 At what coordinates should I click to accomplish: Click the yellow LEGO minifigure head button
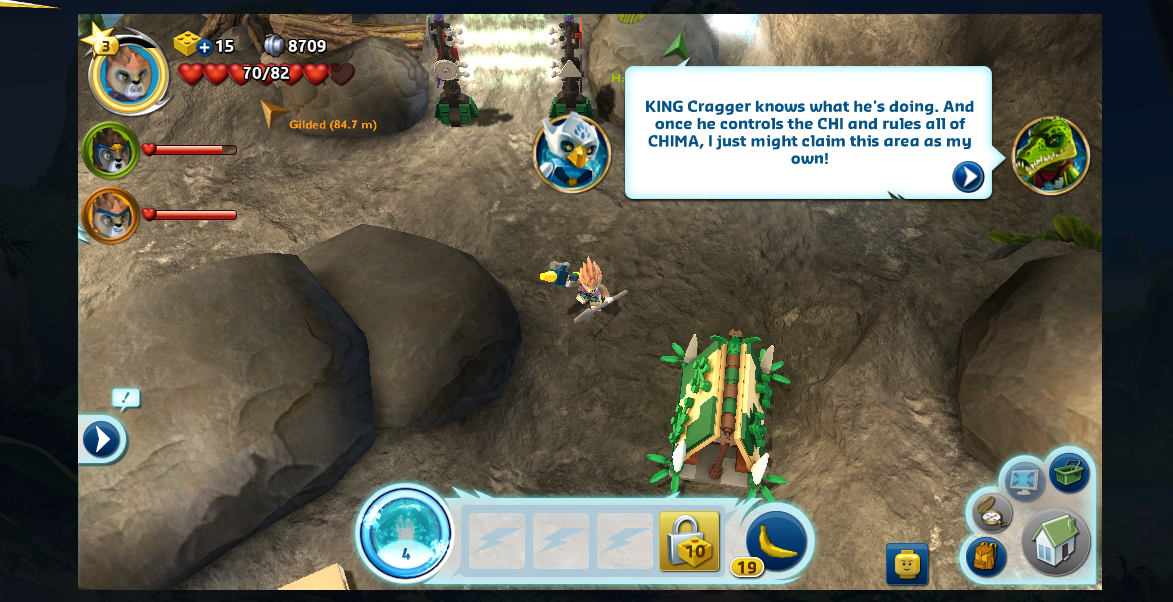click(906, 564)
